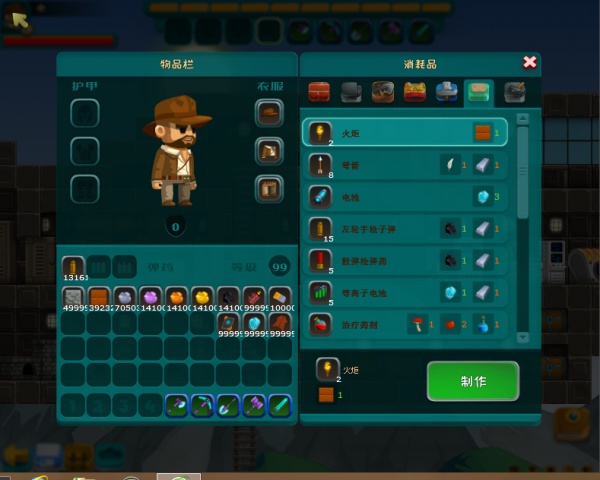Open the dark anvil crafting tab
Image resolution: width=600 pixels, height=480 pixels.
[351, 94]
